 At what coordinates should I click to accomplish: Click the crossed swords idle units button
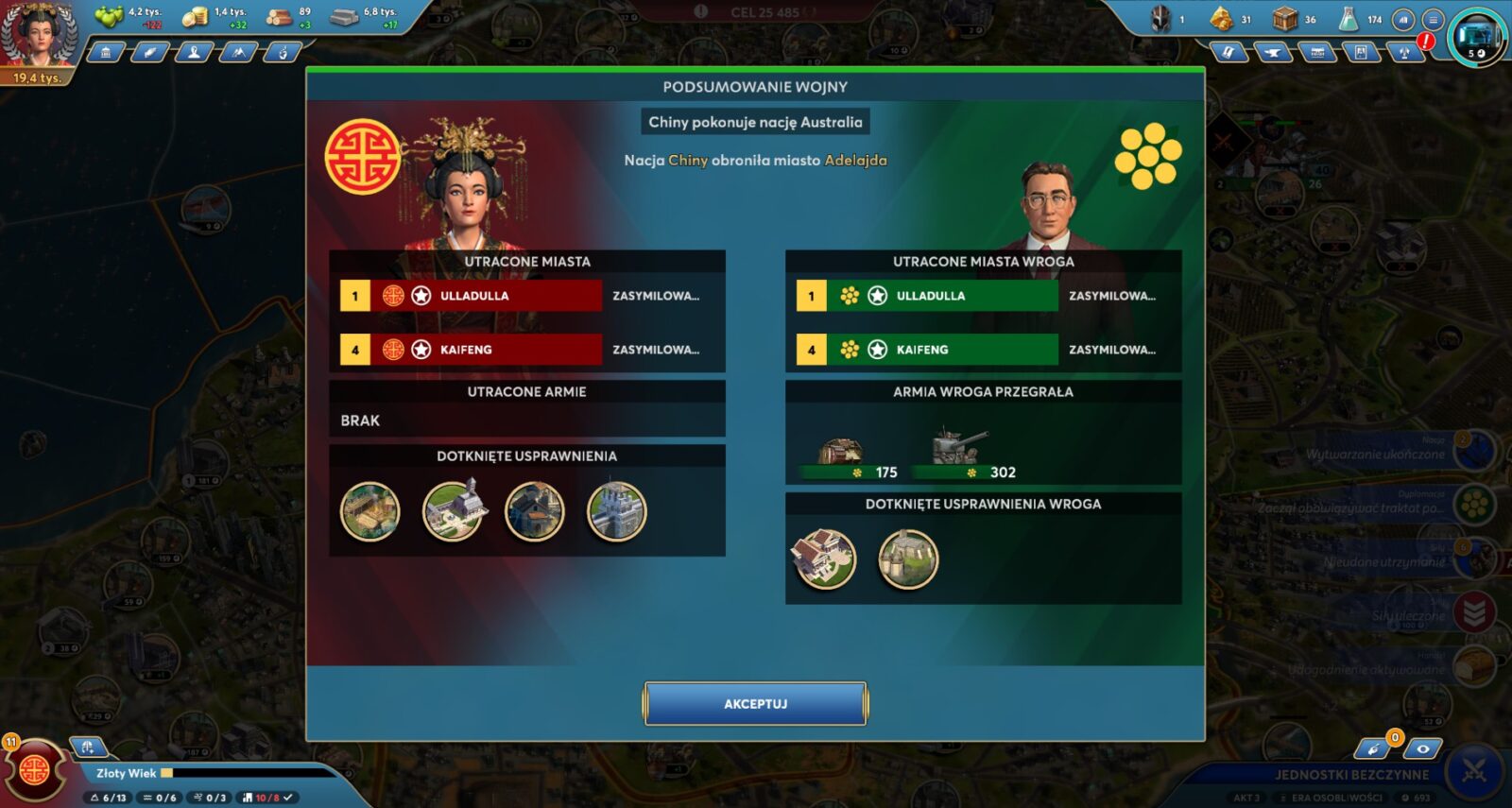point(1474,772)
